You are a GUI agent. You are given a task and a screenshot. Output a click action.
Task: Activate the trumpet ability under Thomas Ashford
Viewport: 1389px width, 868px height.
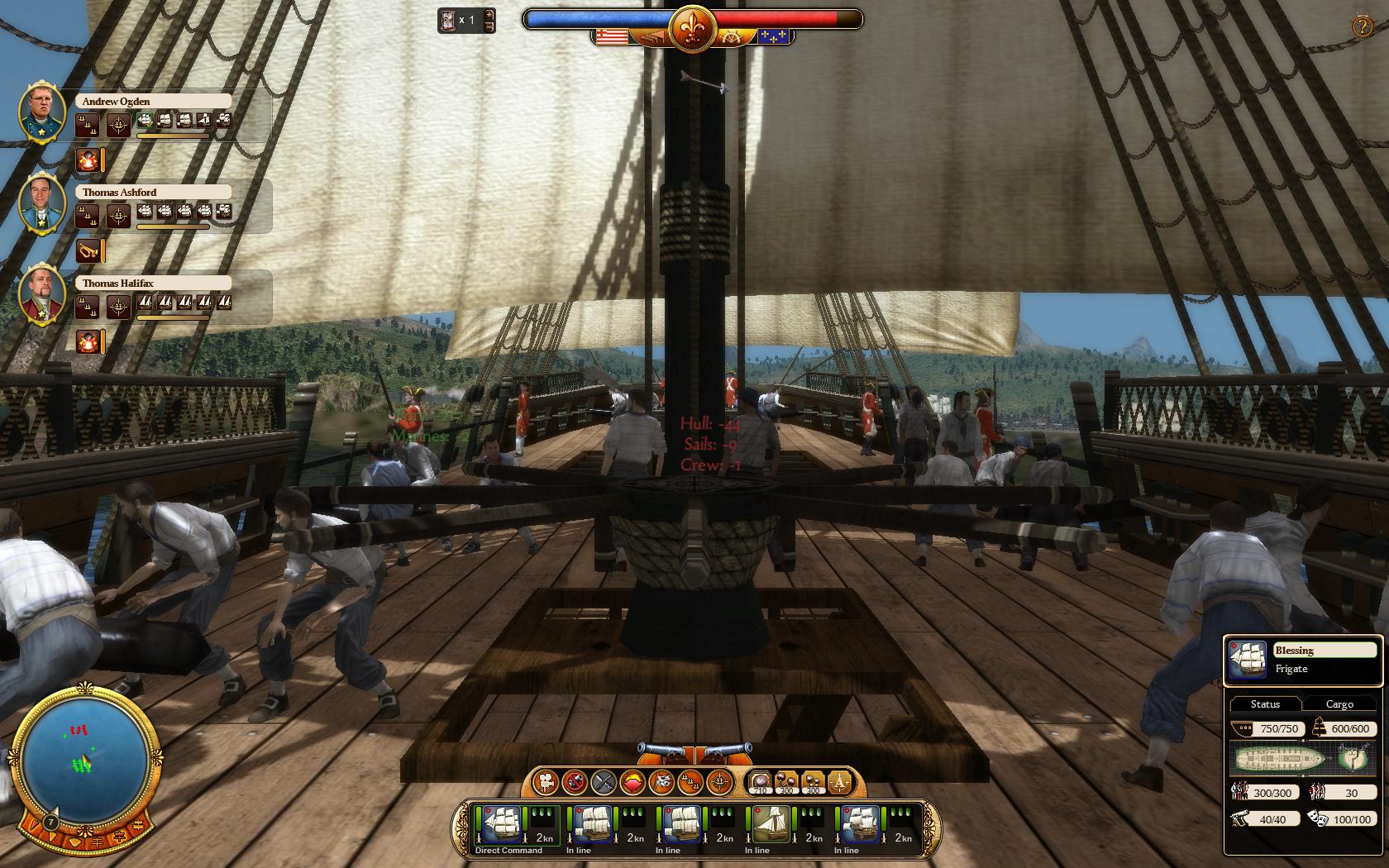(x=87, y=250)
